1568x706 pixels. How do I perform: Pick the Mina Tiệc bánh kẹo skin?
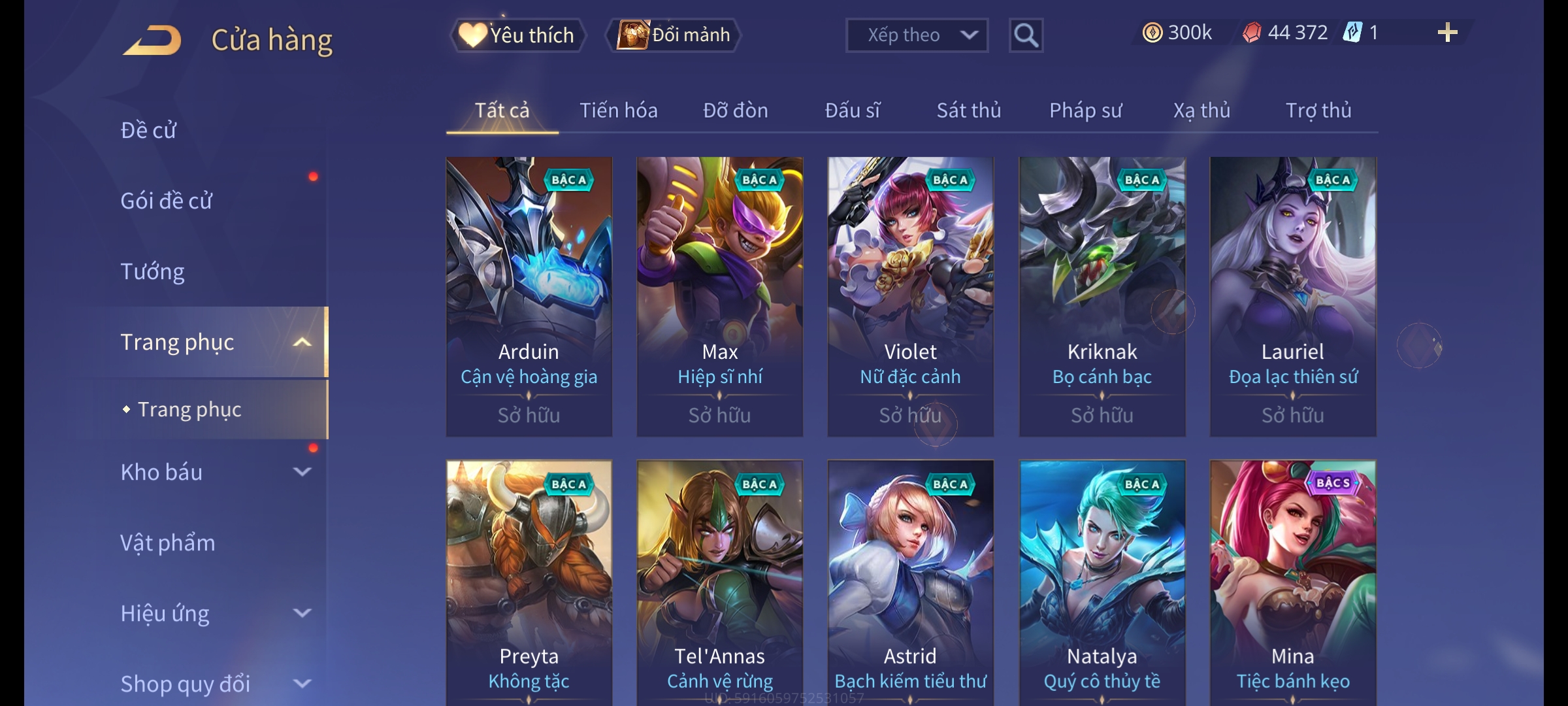point(1292,582)
